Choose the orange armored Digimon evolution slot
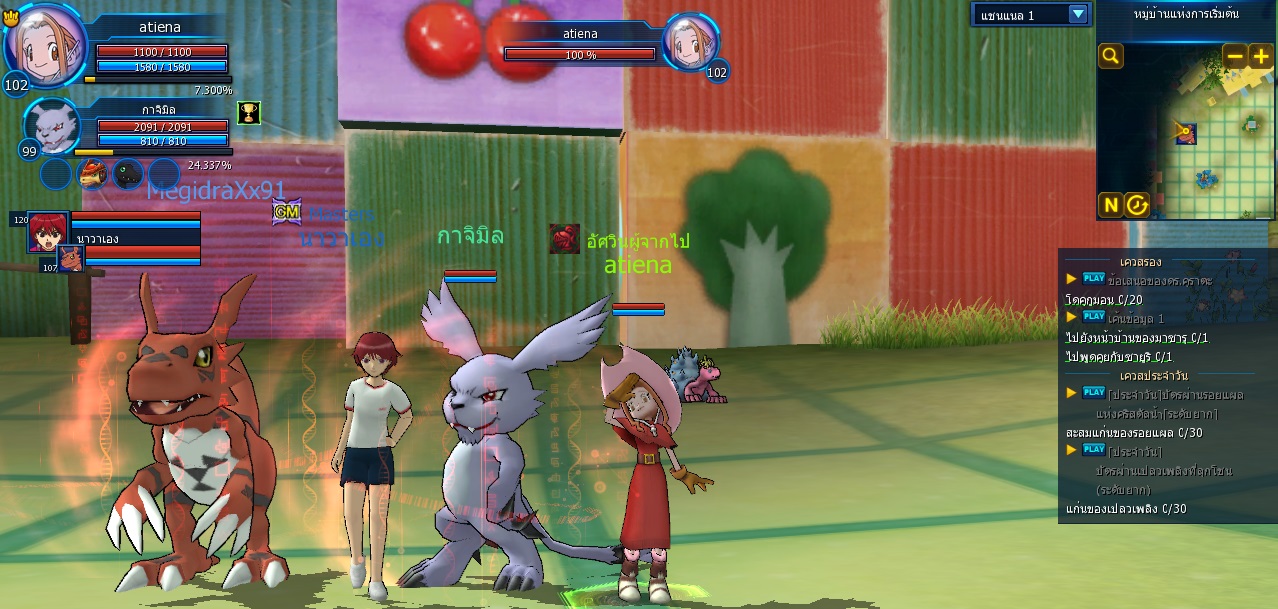1278x609 pixels. coord(93,174)
